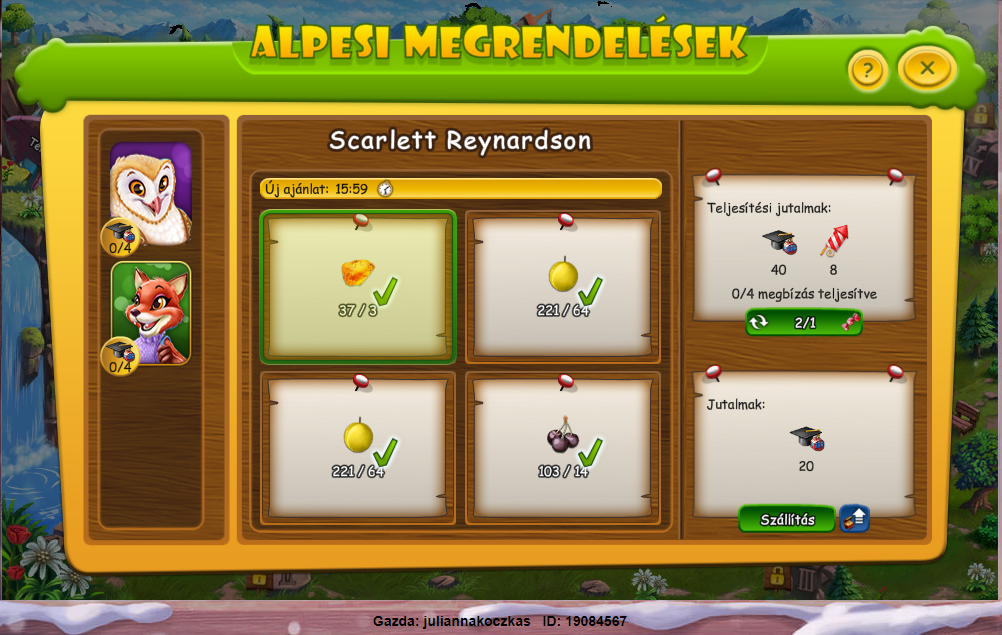Select the amber order card 37/3
The height and width of the screenshot is (635, 1002).
358,287
